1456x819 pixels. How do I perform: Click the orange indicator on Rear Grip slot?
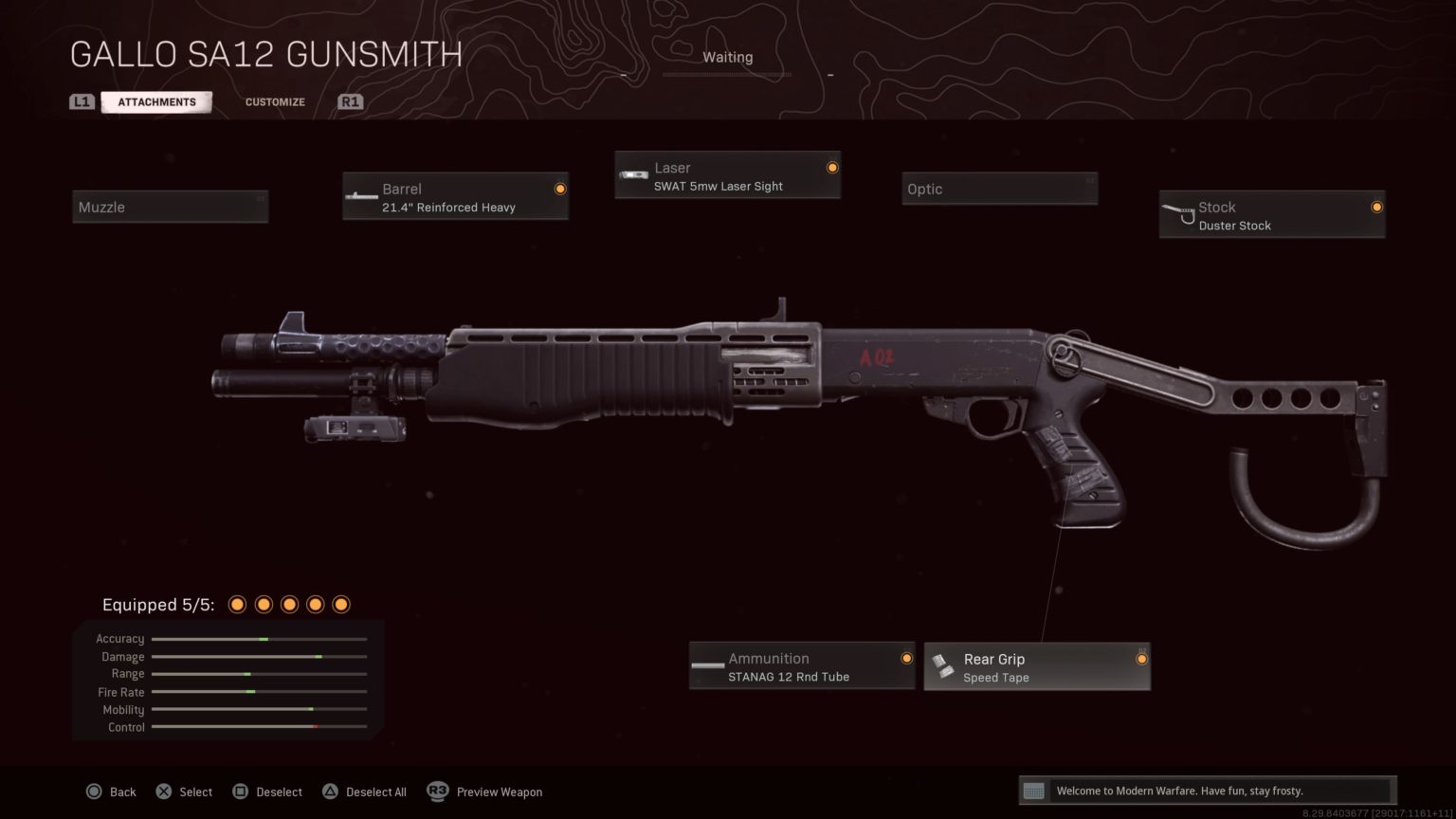(x=1141, y=659)
